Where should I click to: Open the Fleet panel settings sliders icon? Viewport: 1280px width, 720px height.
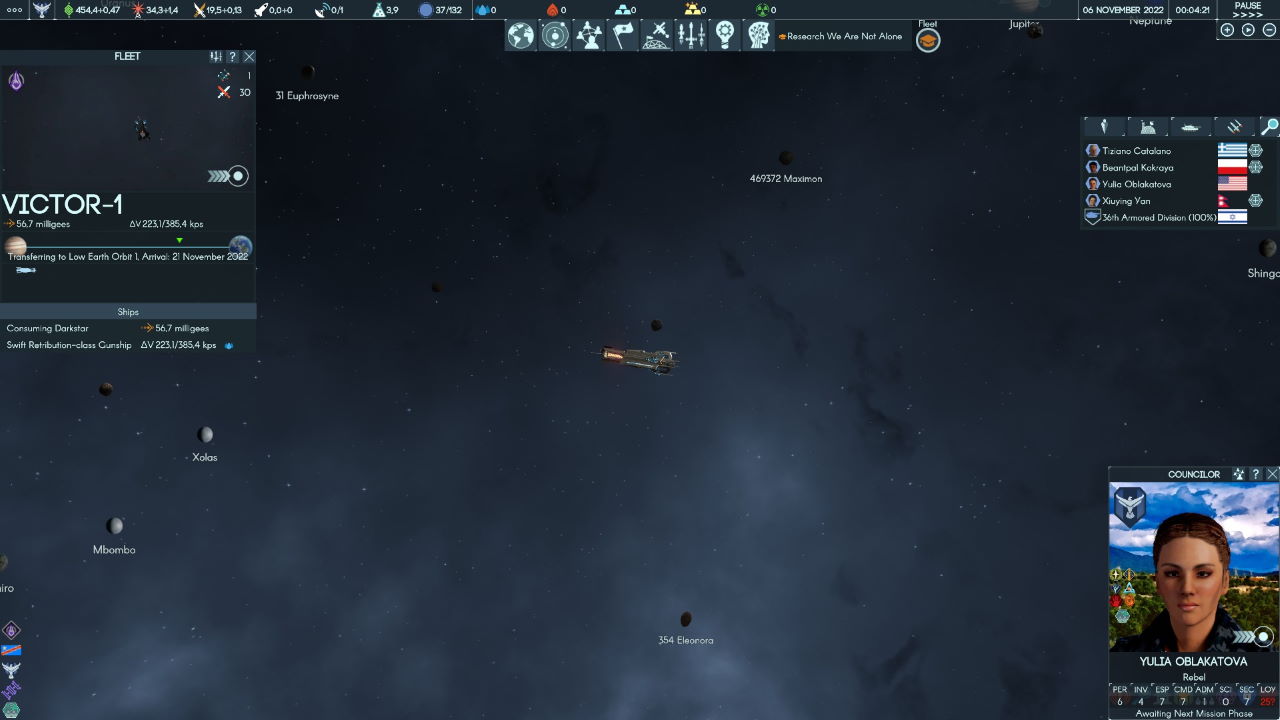tap(216, 57)
